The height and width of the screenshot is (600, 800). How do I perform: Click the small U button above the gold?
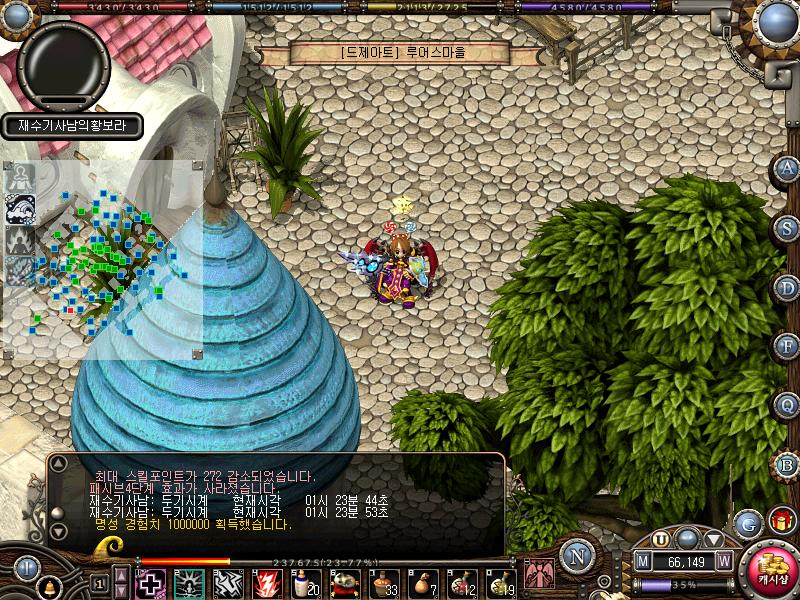tap(661, 538)
